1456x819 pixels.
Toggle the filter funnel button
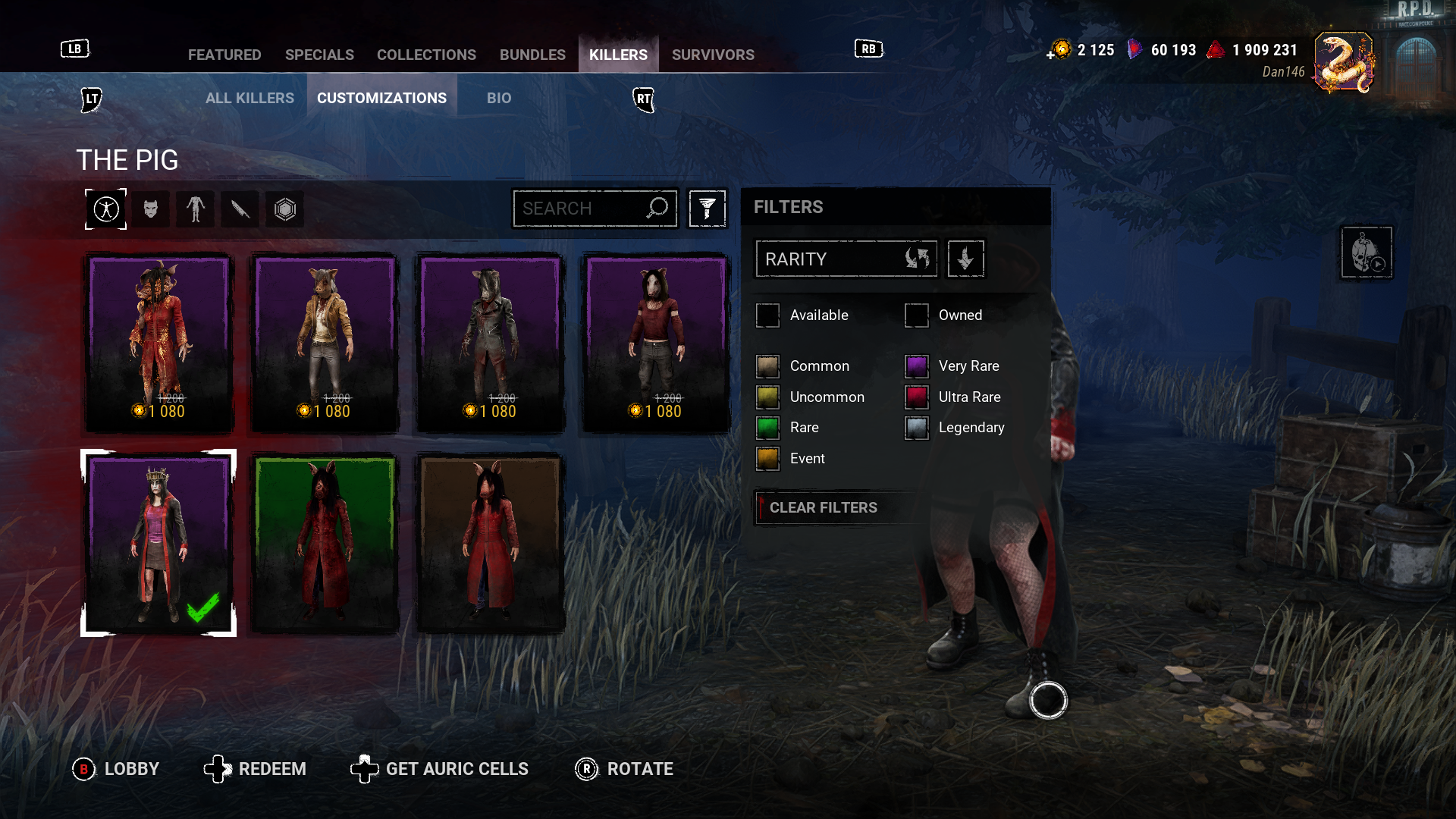(707, 209)
